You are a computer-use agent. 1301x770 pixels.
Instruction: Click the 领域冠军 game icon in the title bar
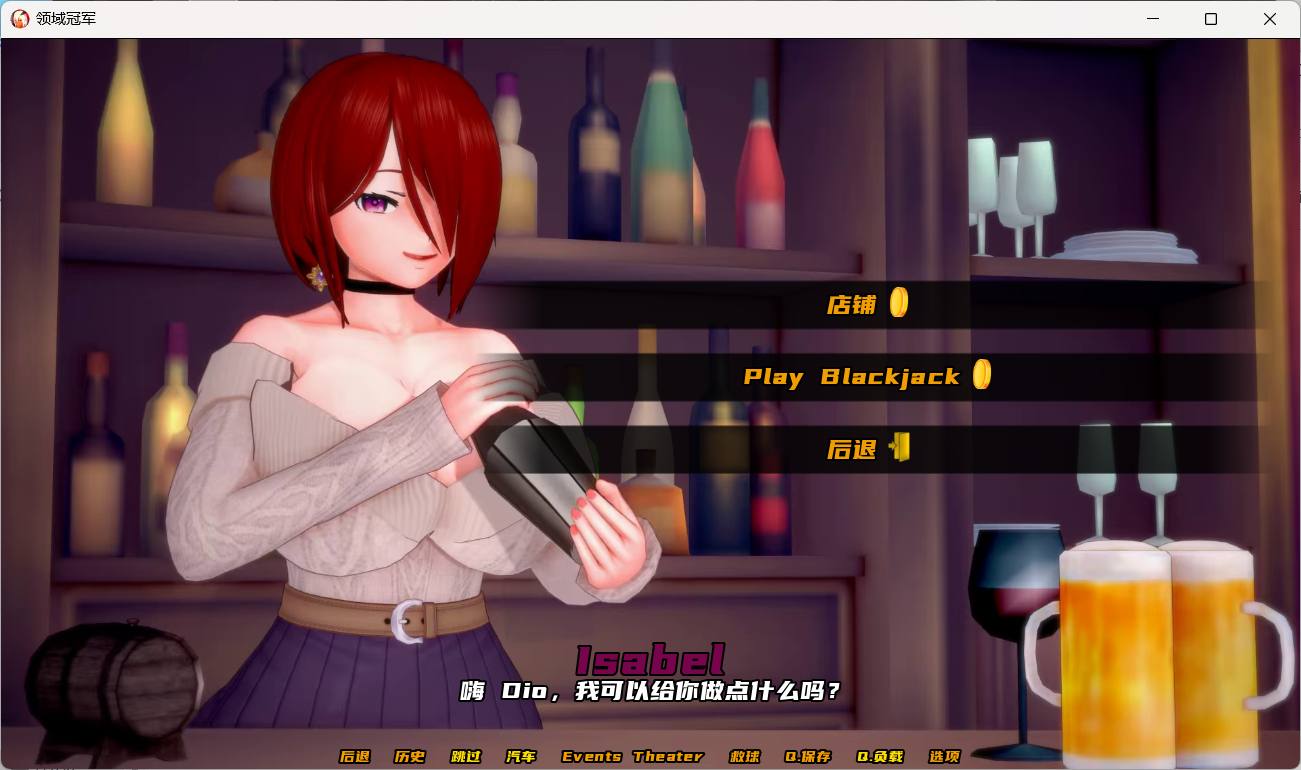tap(18, 19)
